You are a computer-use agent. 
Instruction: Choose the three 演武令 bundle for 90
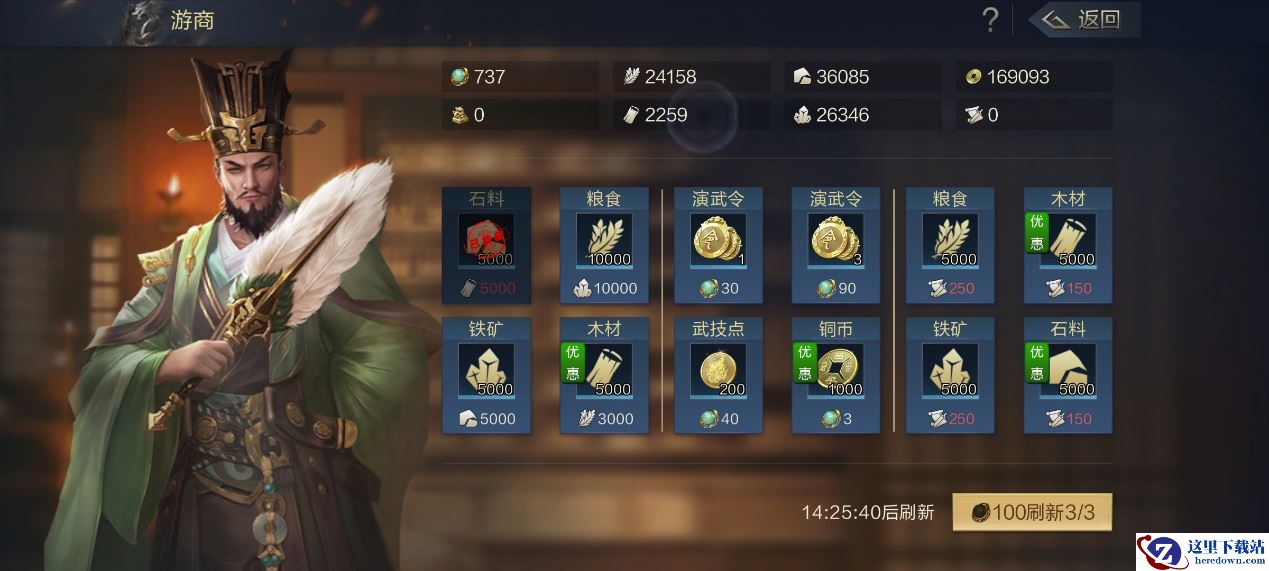tap(836, 245)
